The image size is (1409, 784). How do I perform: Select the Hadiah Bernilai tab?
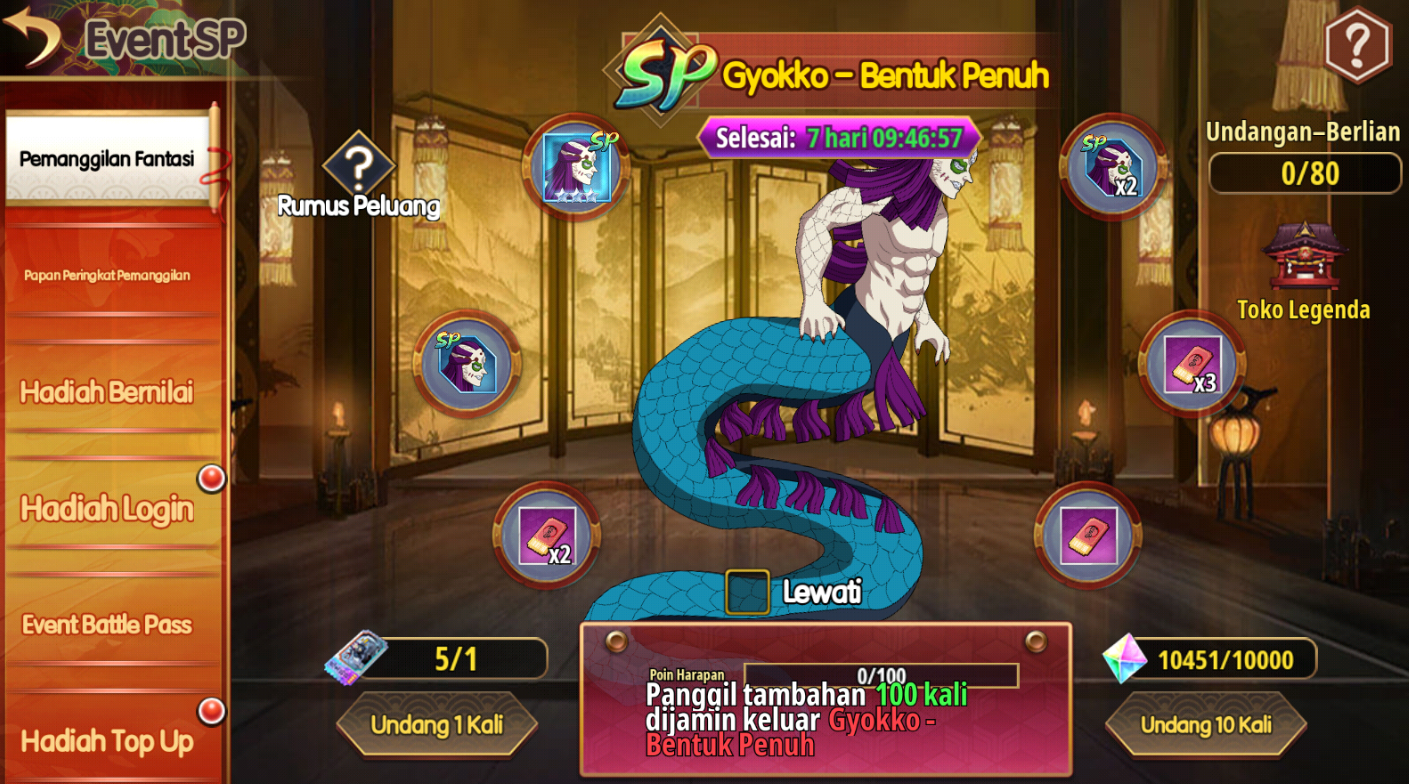pyautogui.click(x=108, y=391)
